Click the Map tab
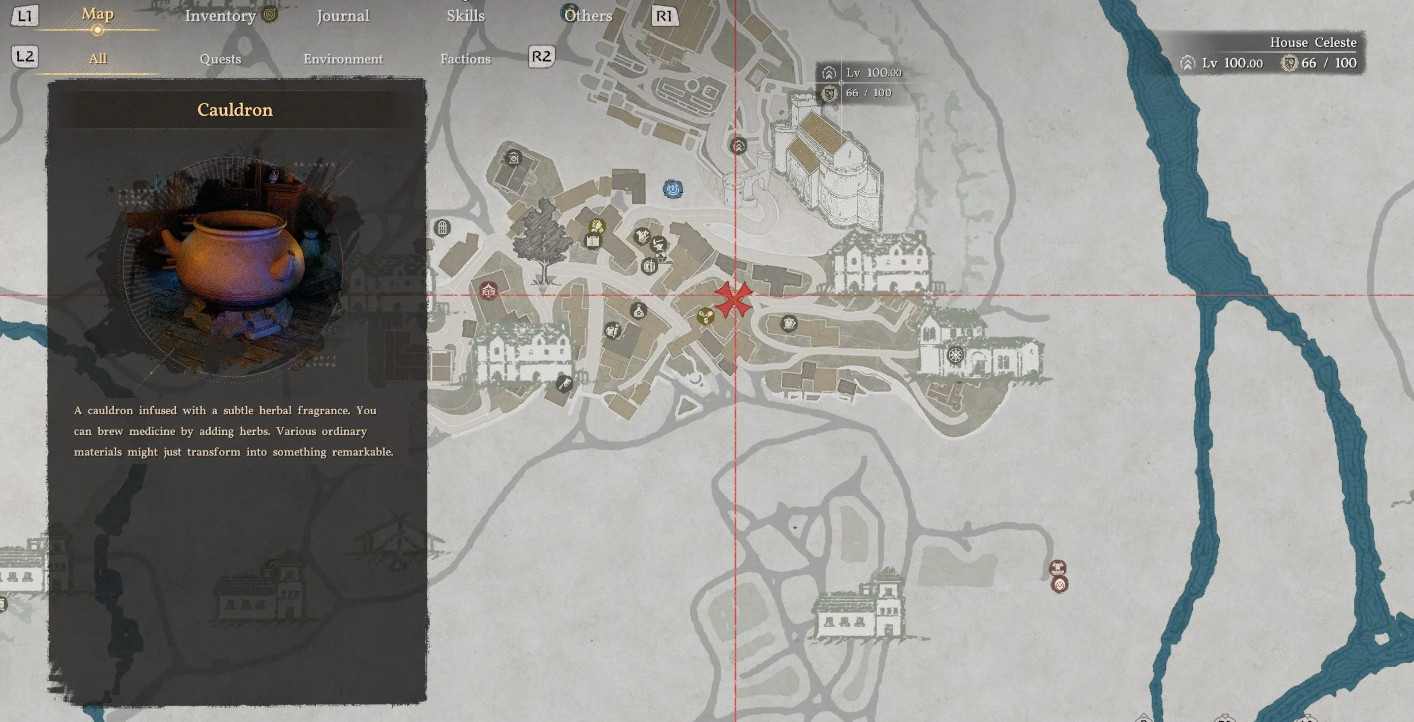 pos(97,14)
